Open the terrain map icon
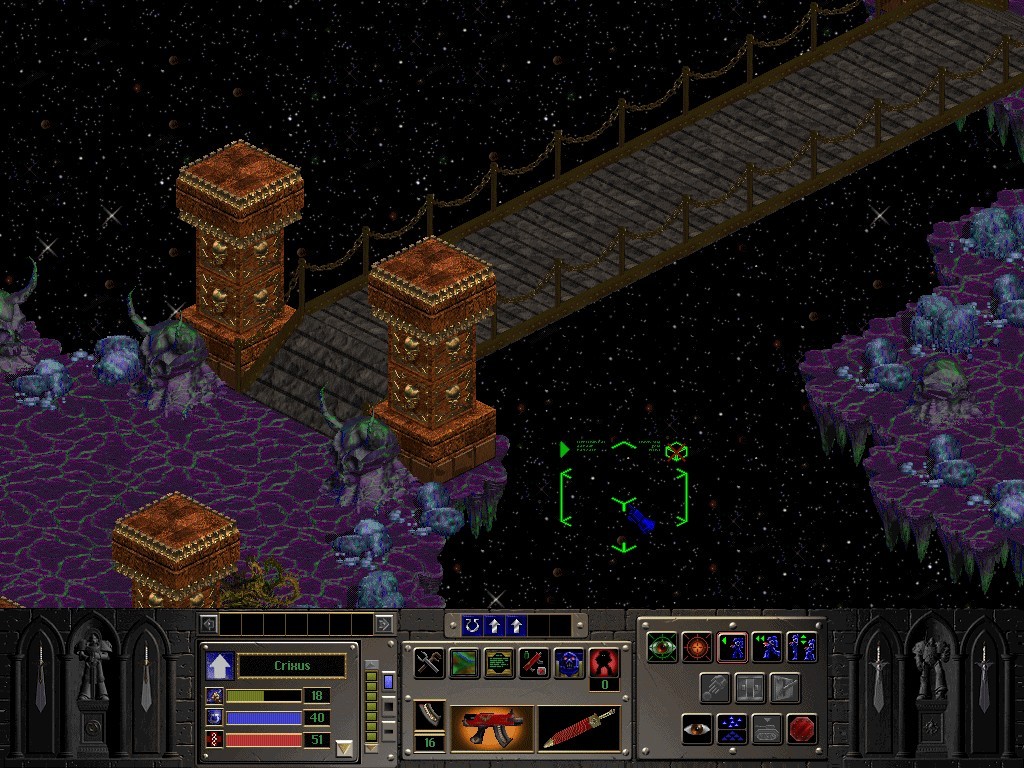 (x=465, y=663)
